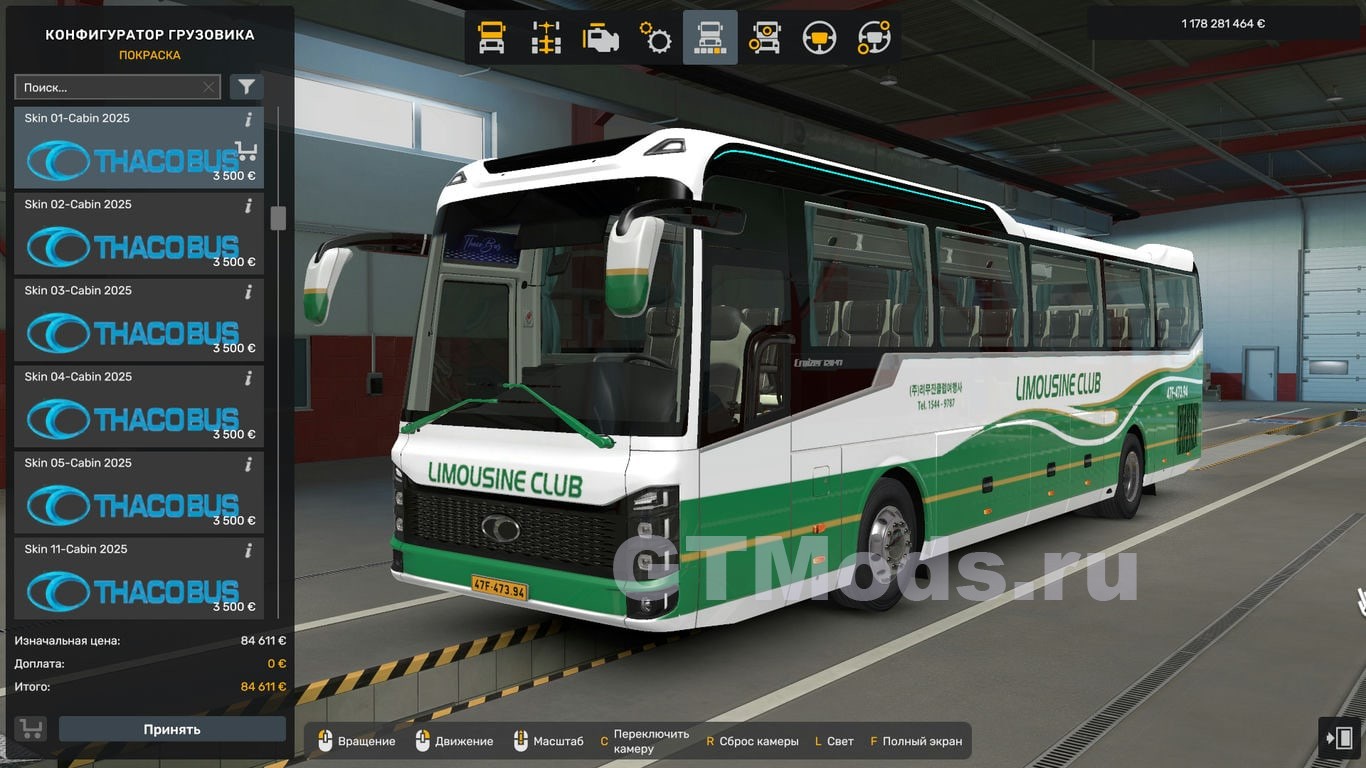Switch to the chassis configuration tab
The image size is (1366, 768).
coord(546,38)
